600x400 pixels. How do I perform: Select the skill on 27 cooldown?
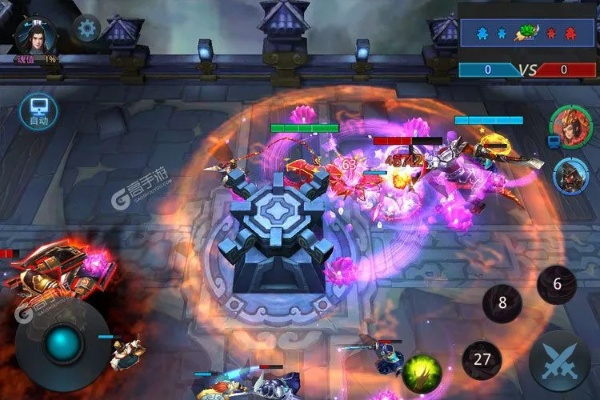click(482, 360)
